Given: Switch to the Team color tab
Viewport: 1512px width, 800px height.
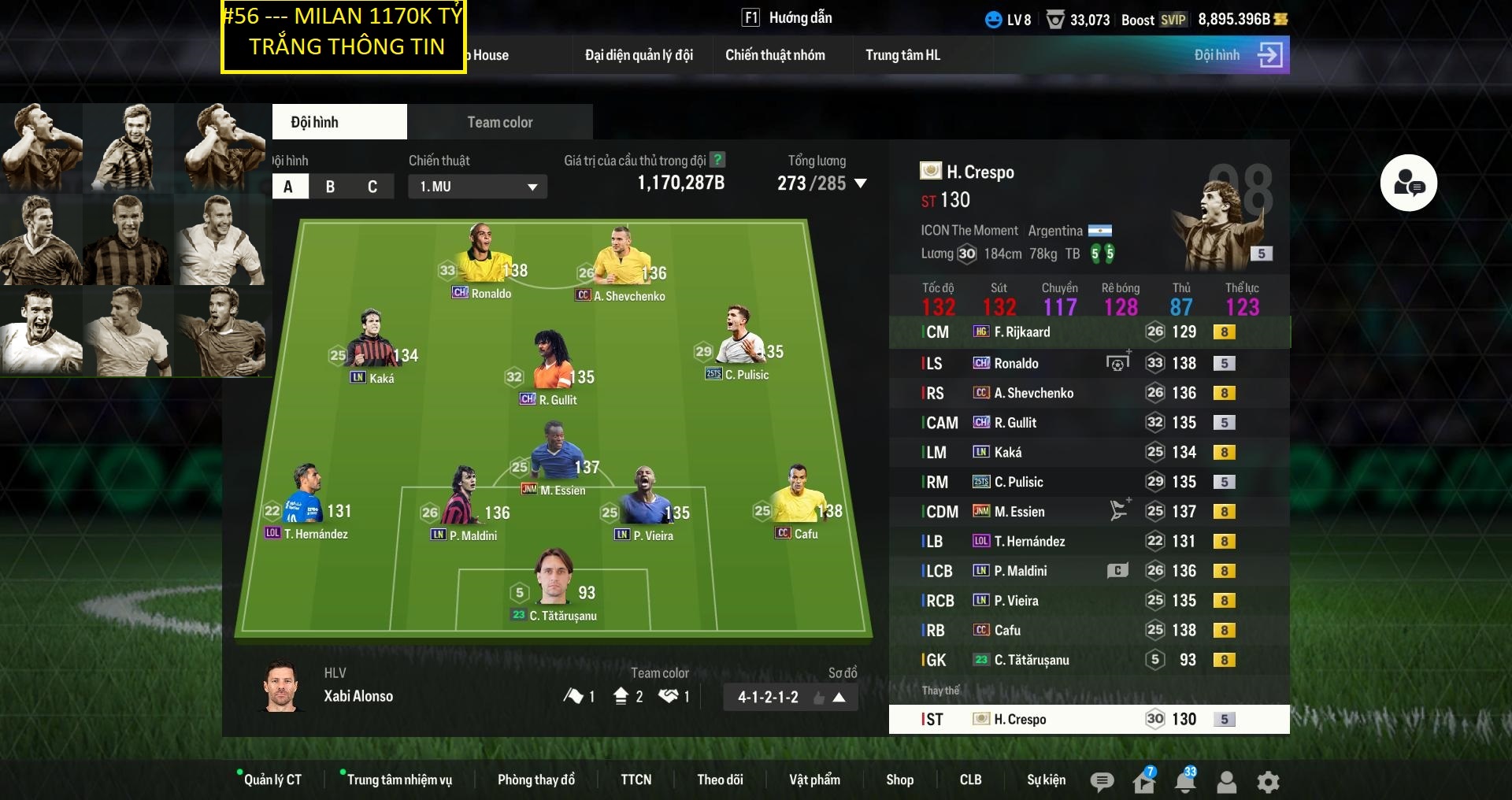Looking at the screenshot, I should (x=499, y=122).
